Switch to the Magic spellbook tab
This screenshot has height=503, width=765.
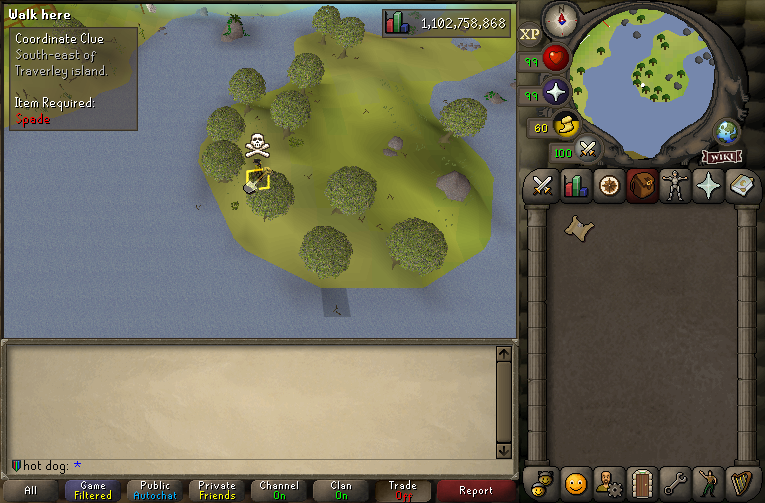pos(741,186)
